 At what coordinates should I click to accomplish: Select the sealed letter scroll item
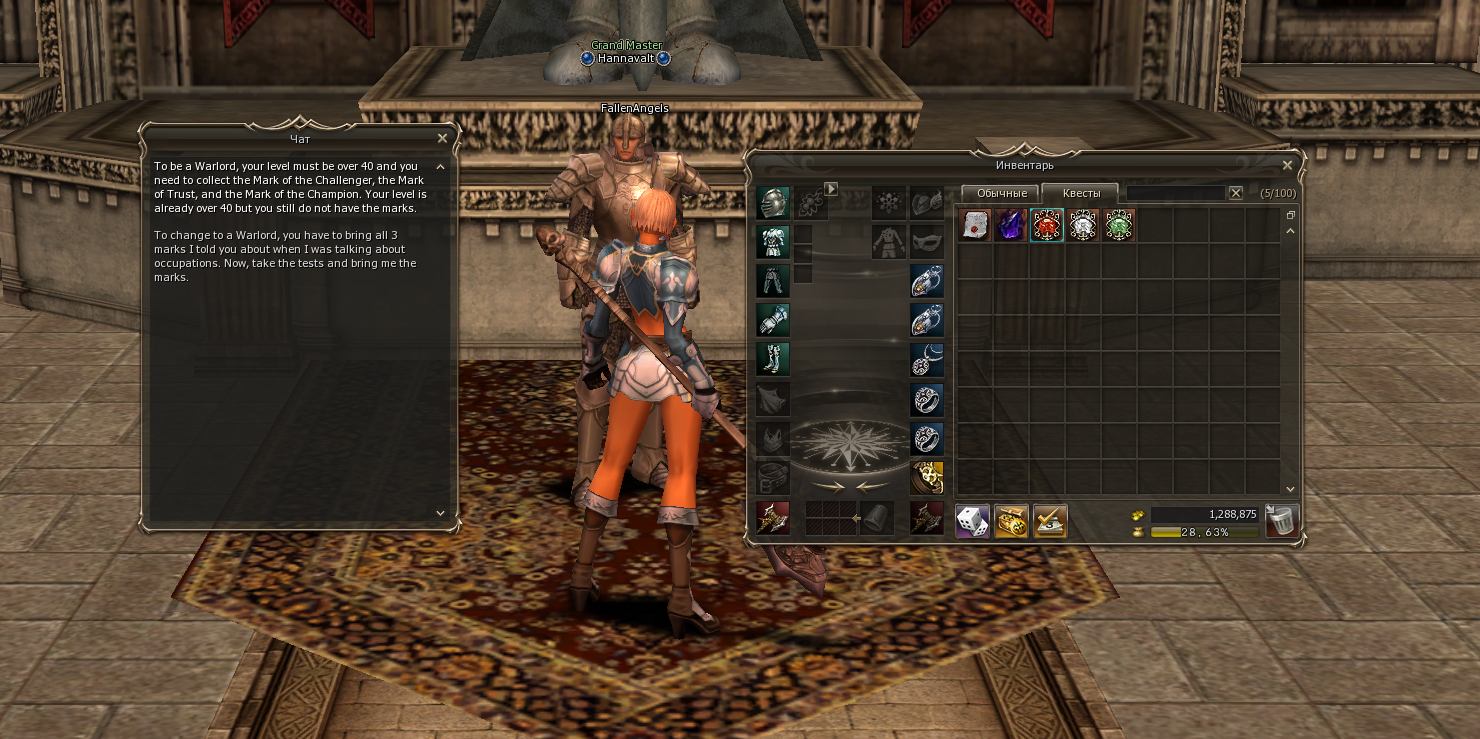[974, 226]
